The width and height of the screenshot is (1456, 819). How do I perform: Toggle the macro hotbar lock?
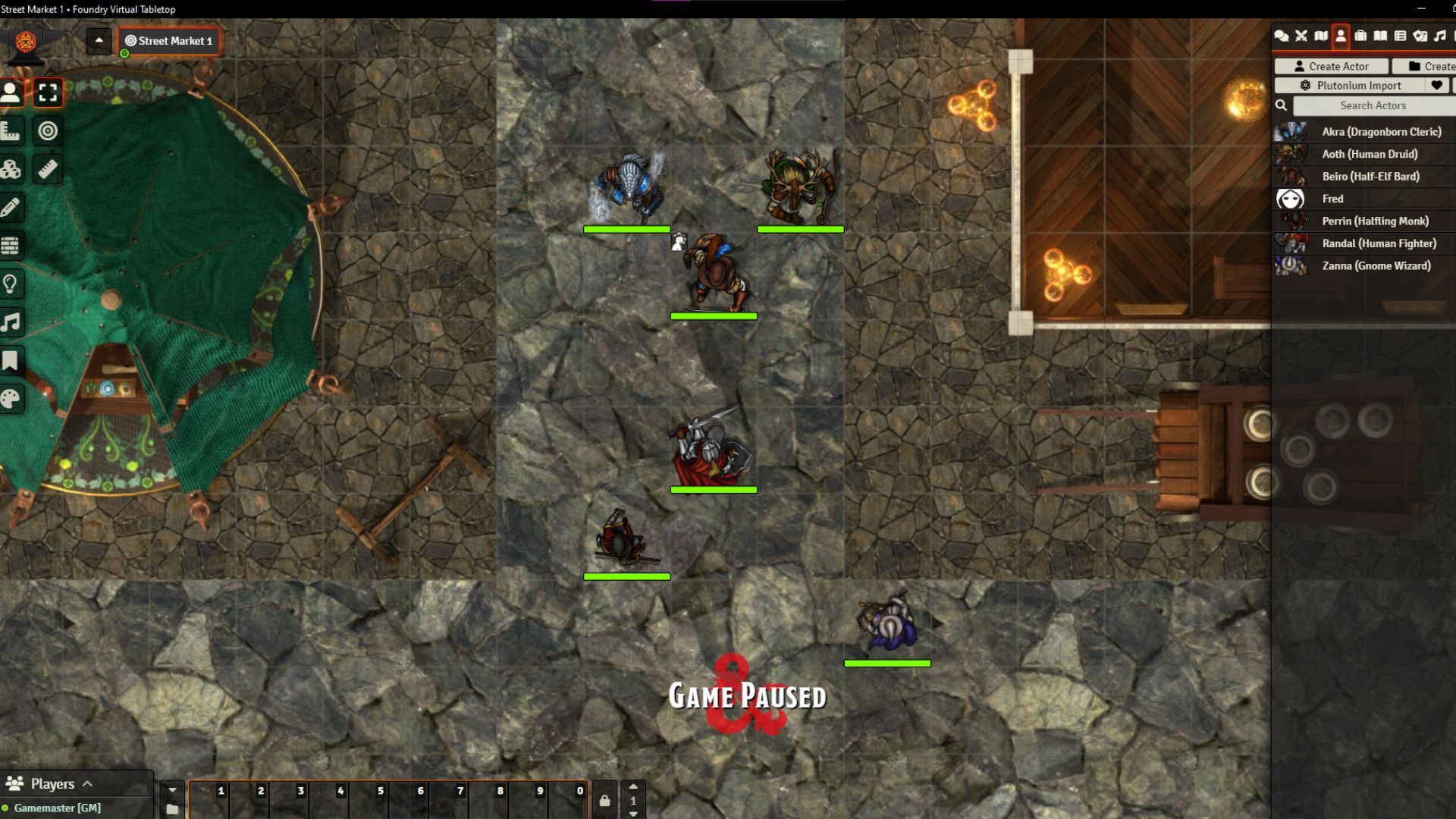pyautogui.click(x=604, y=799)
